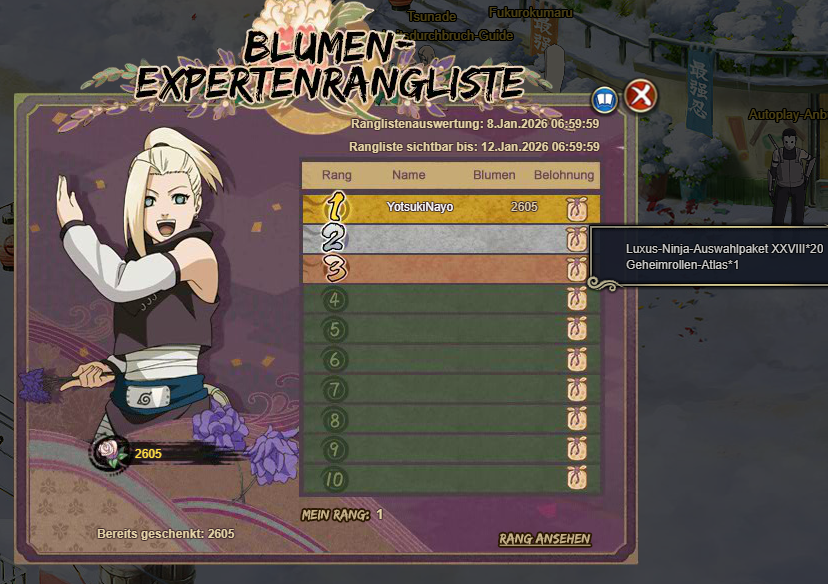The image size is (828, 584).
Task: Show the rank 2 reward bag
Action: (576, 238)
